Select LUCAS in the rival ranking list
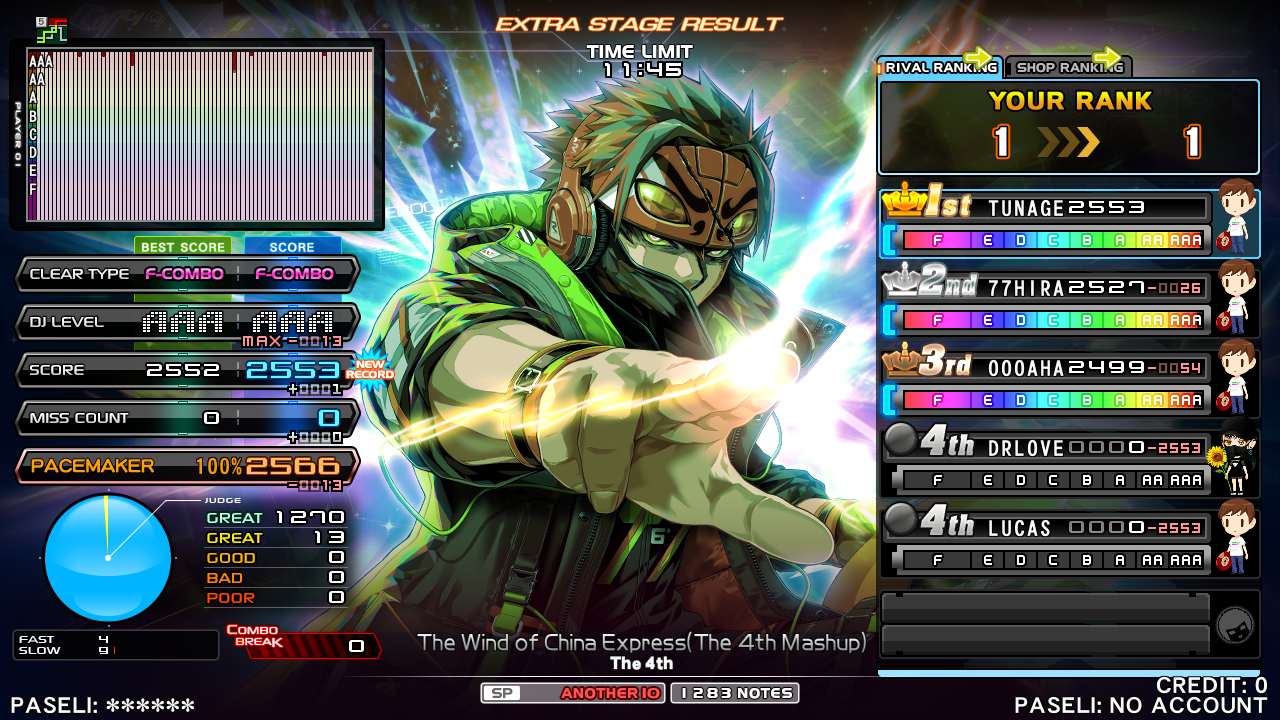 coord(1045,542)
